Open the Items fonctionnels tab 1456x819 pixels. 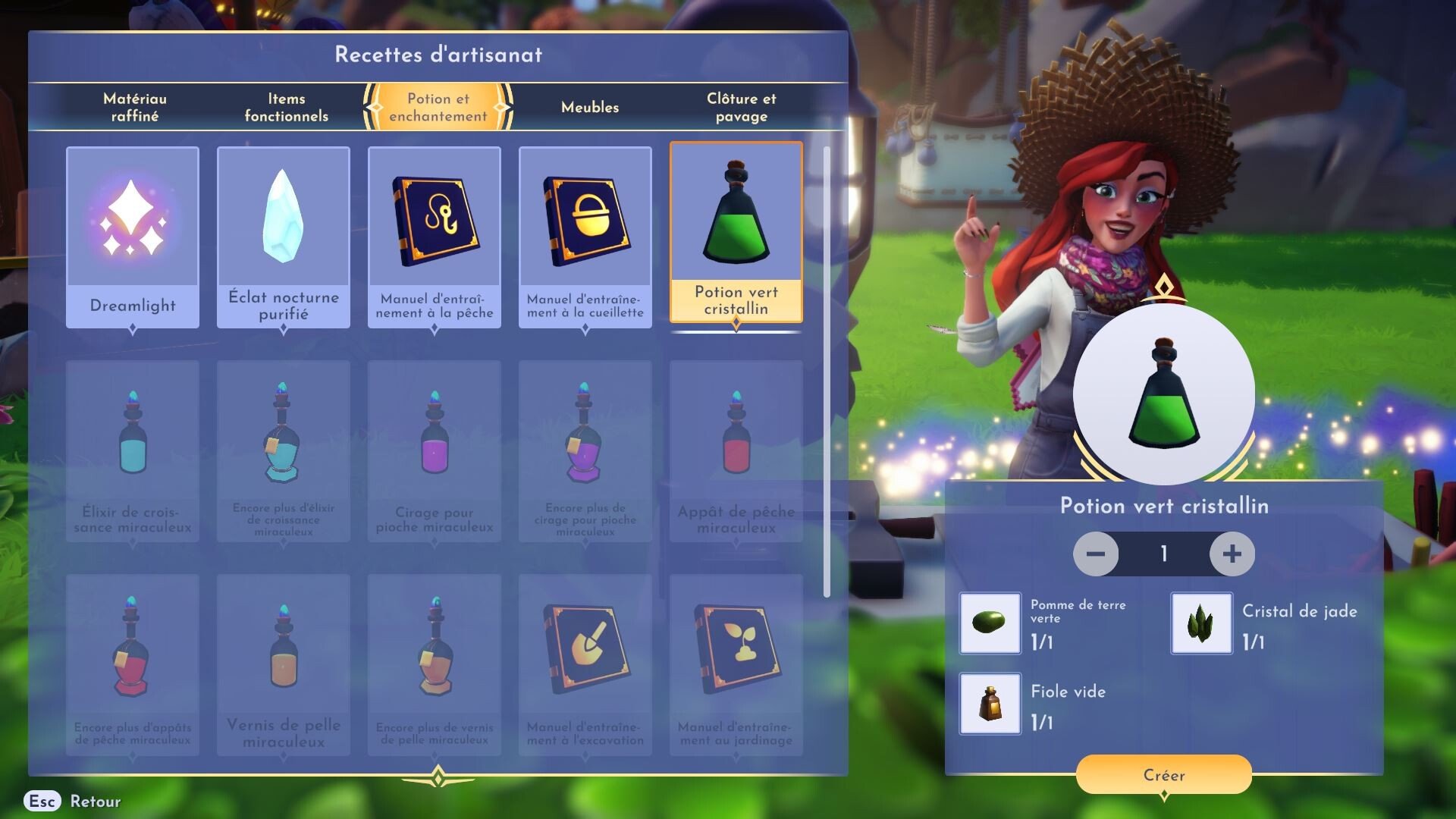[x=286, y=107]
